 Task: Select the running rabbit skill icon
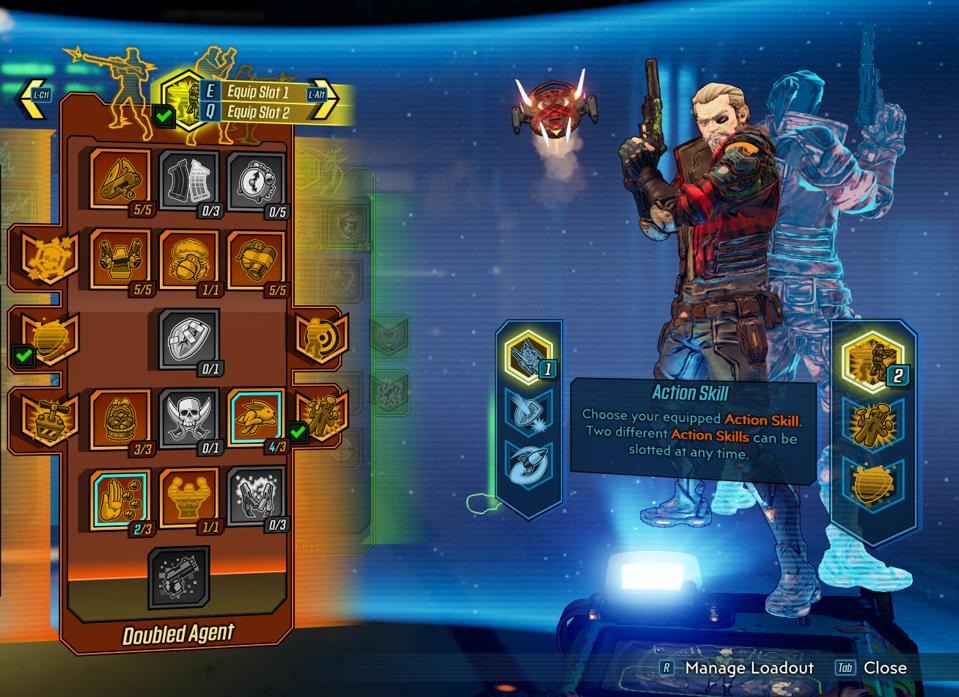coord(256,417)
